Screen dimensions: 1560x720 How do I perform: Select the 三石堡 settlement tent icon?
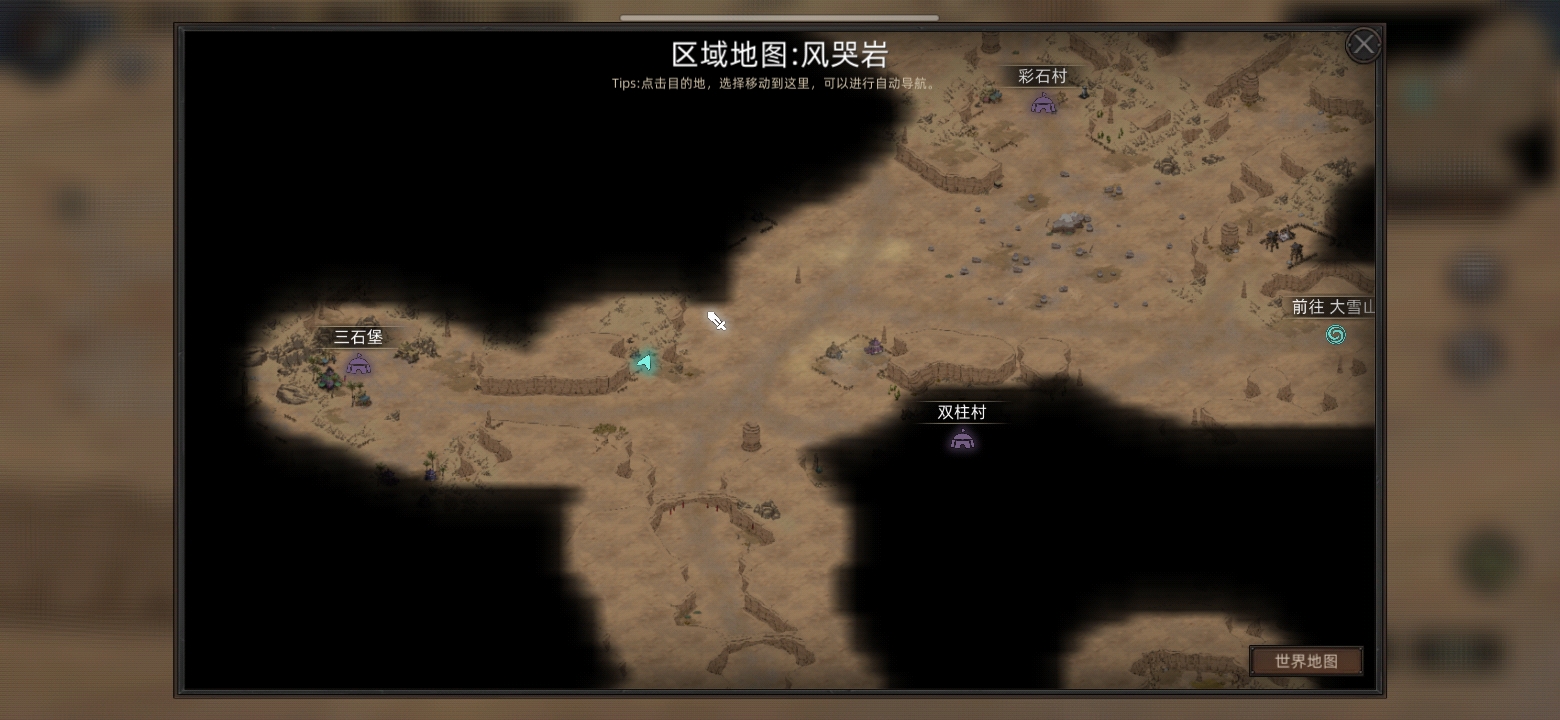point(358,364)
